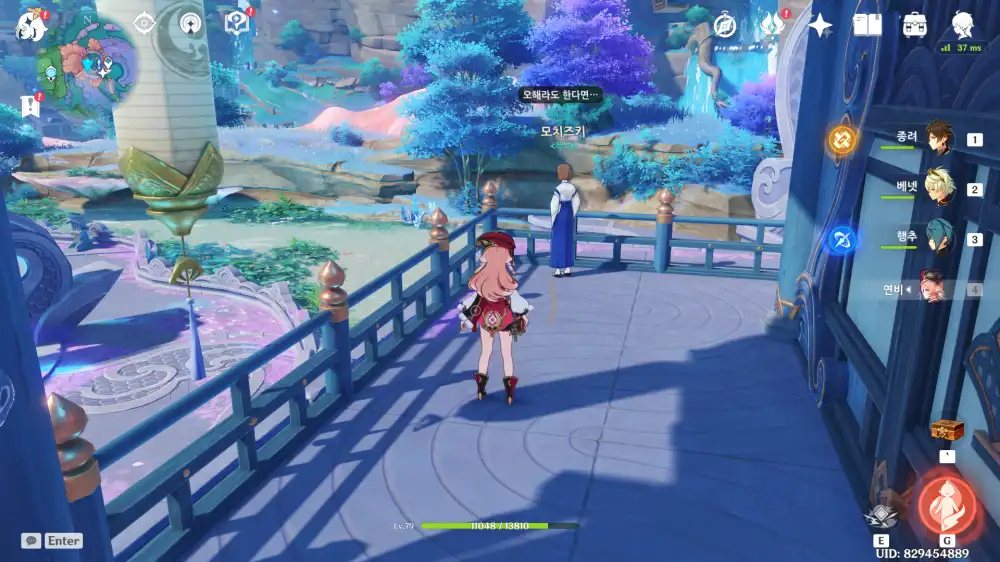Use the treasure chest gadget icon

click(945, 430)
